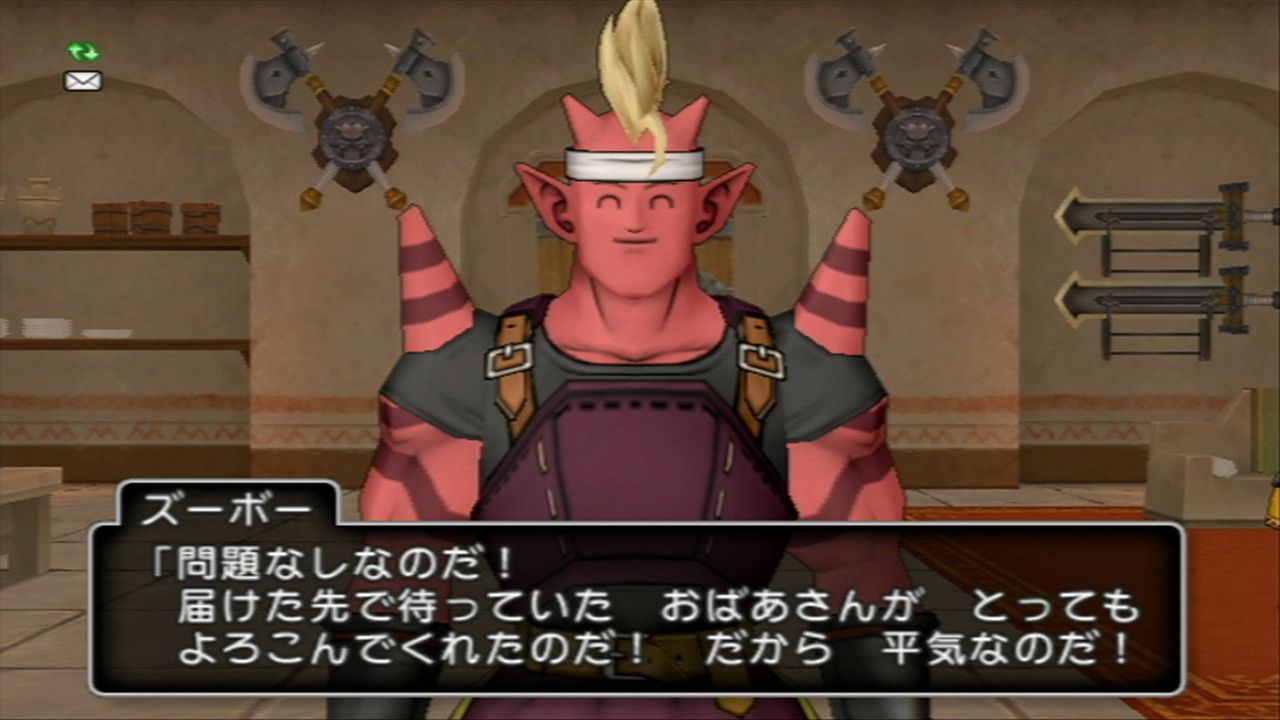Click the round shield between the right axes
Viewport: 1280px width, 720px height.
pos(915,135)
